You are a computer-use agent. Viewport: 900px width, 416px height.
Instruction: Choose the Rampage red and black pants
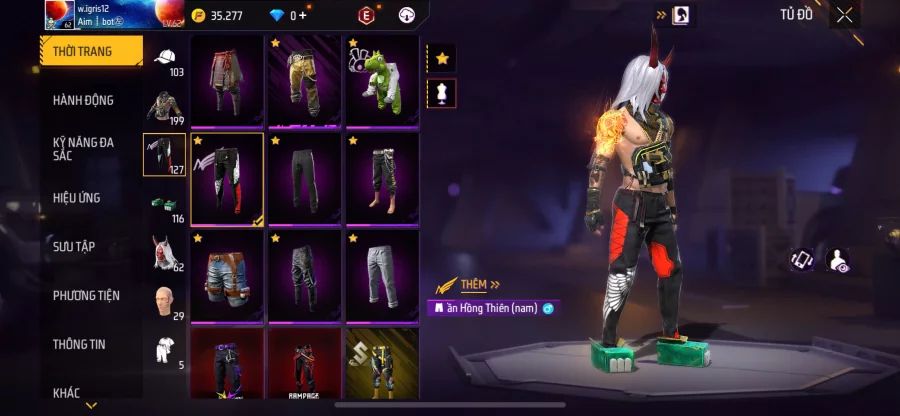click(x=305, y=365)
